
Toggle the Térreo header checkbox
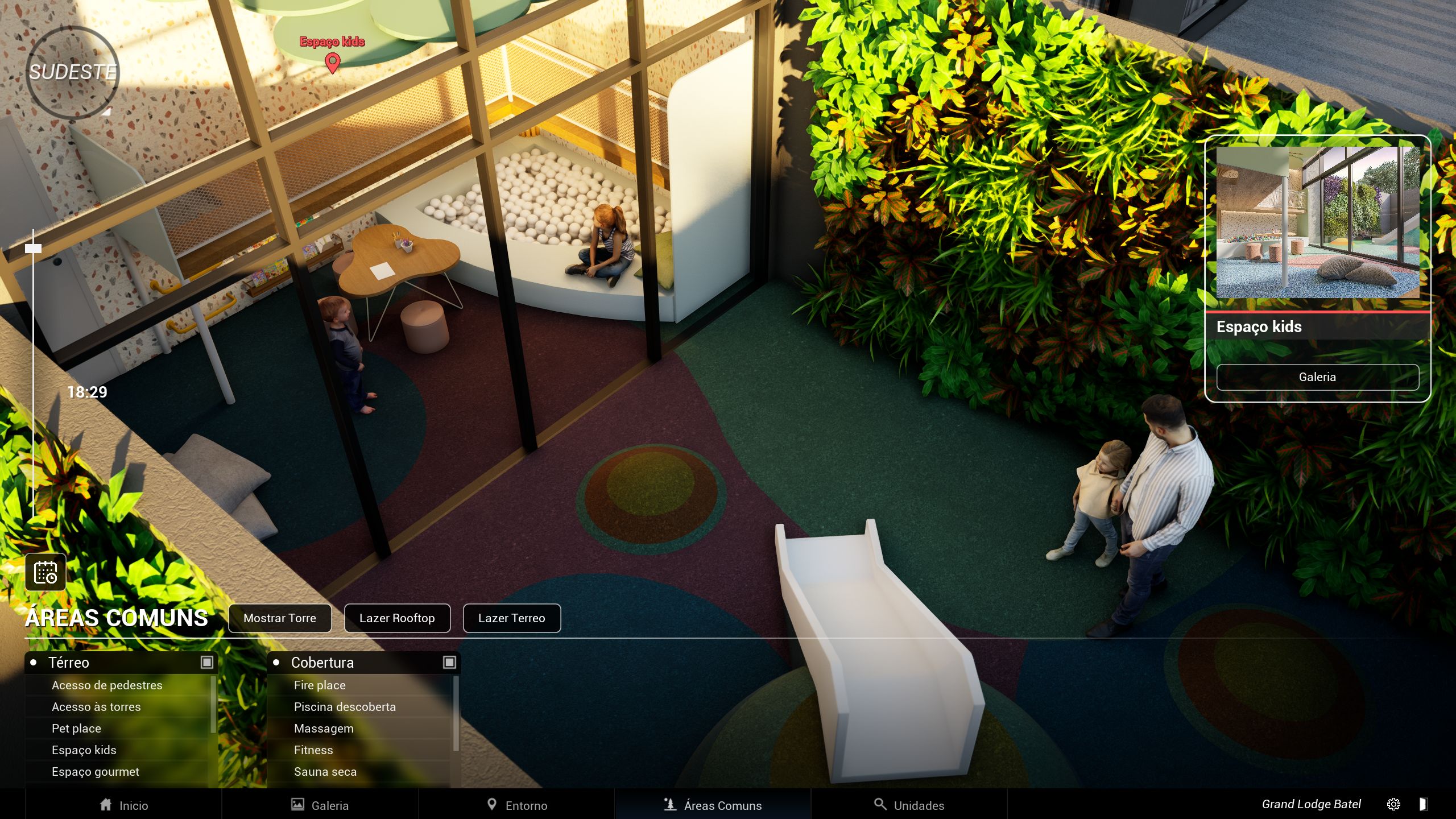pyautogui.click(x=207, y=663)
